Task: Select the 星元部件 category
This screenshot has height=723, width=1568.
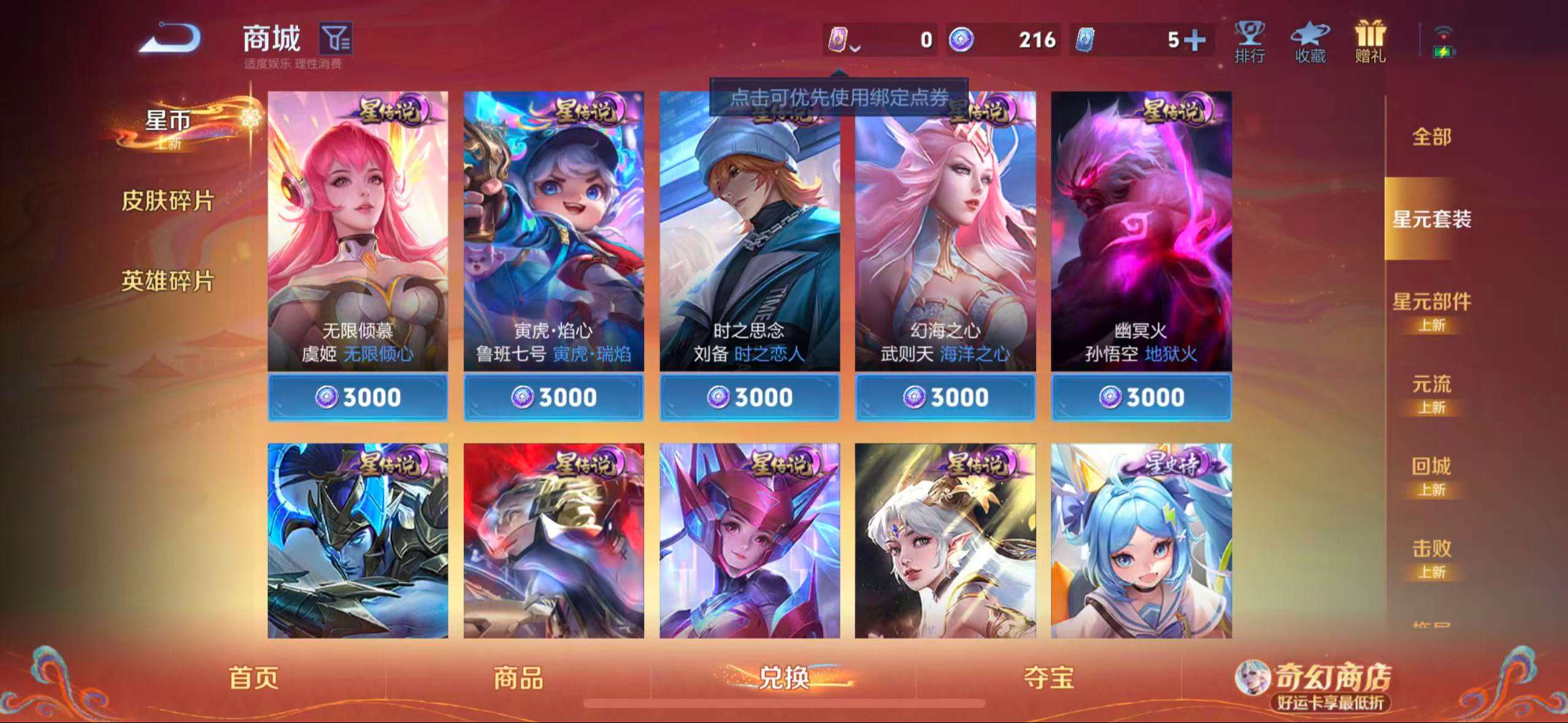Action: pos(1431,300)
